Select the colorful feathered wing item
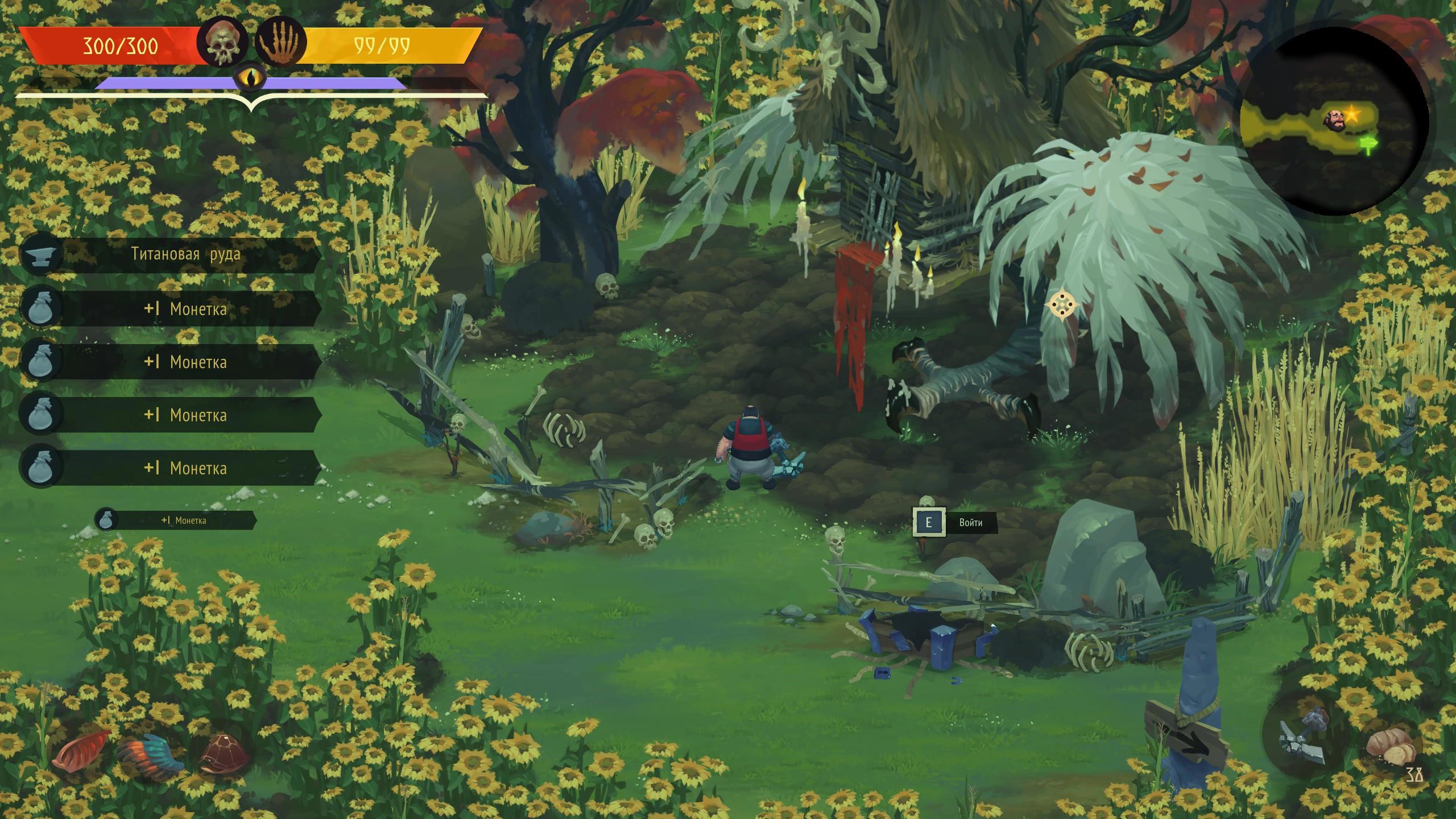Screen dimensions: 1456x819 151,752
